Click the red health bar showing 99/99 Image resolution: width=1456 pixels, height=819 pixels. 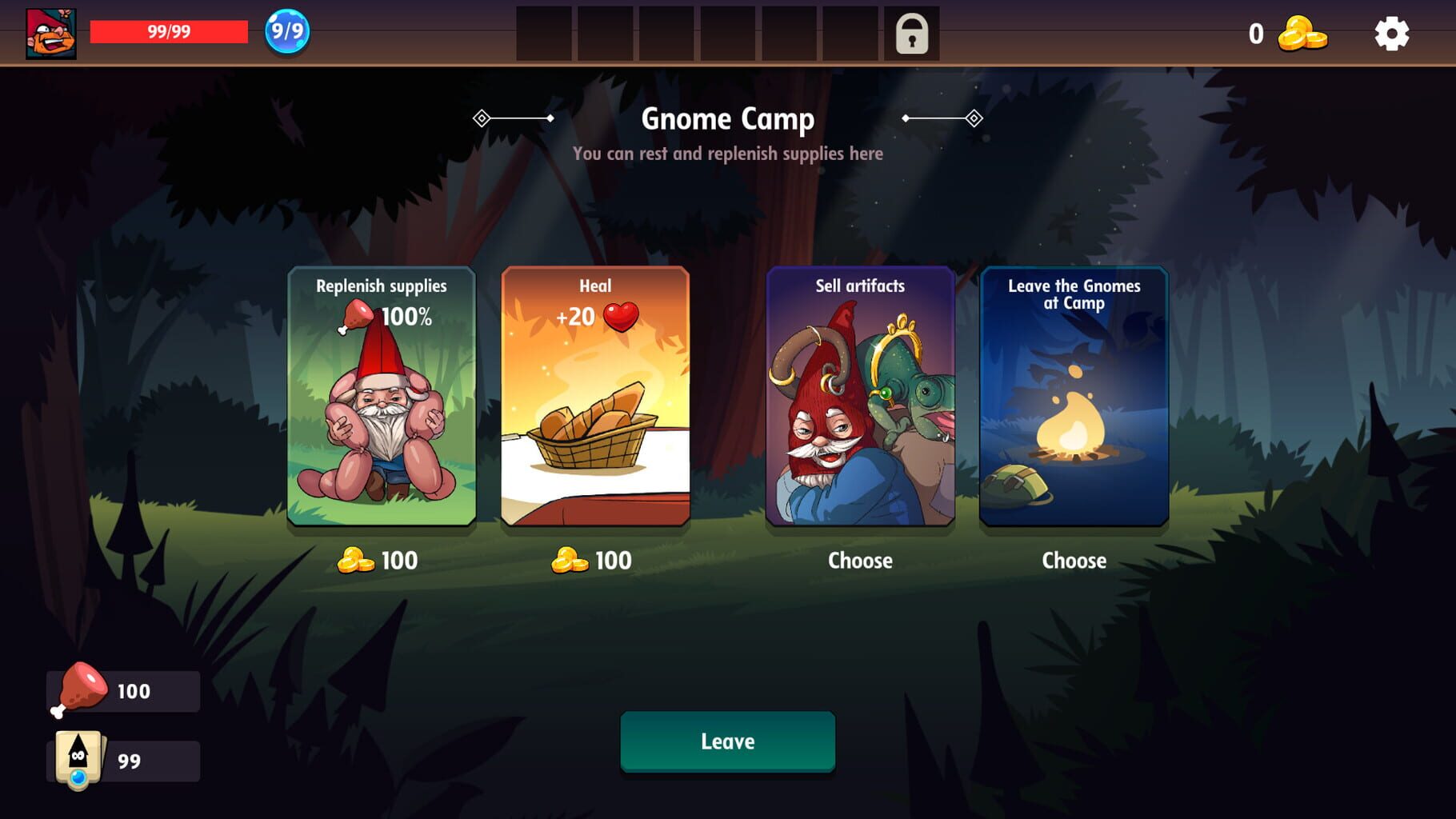pos(168,32)
